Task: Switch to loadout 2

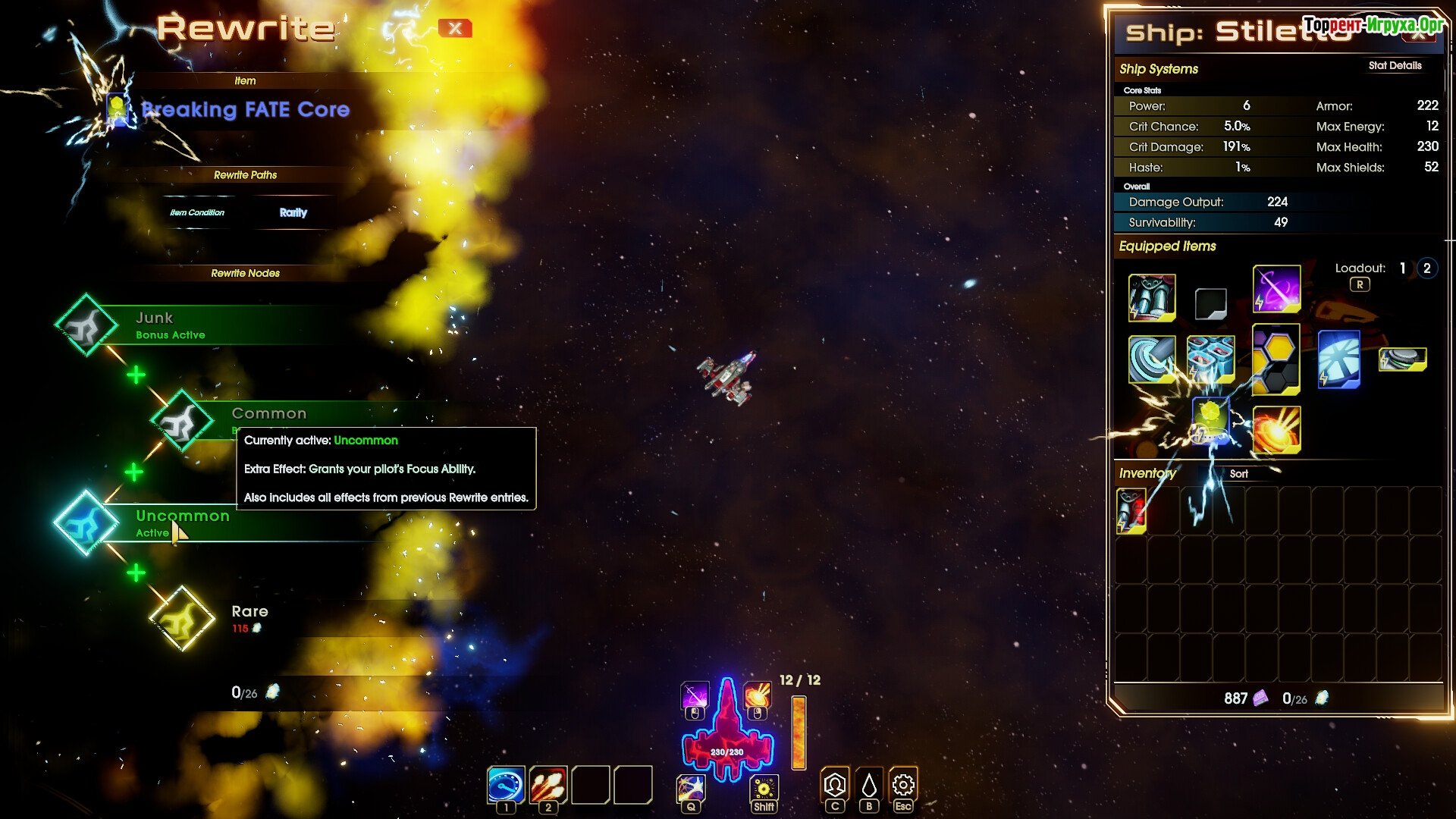Action: [1426, 268]
